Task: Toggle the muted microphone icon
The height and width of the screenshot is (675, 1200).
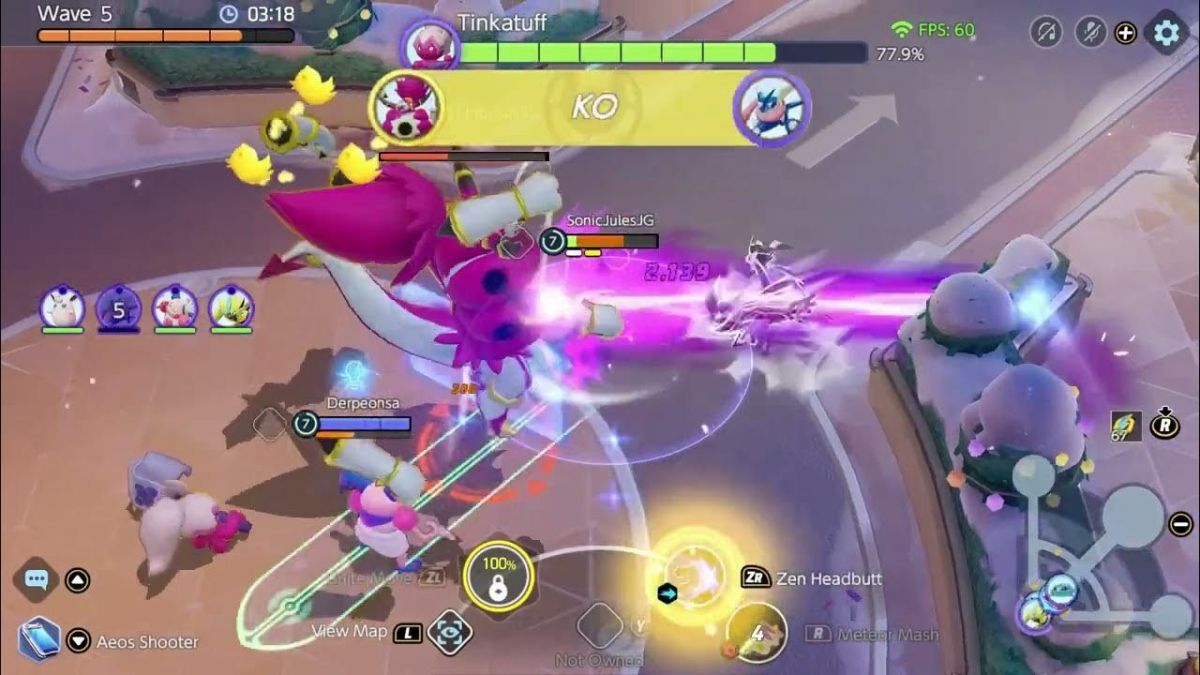Action: point(1090,32)
